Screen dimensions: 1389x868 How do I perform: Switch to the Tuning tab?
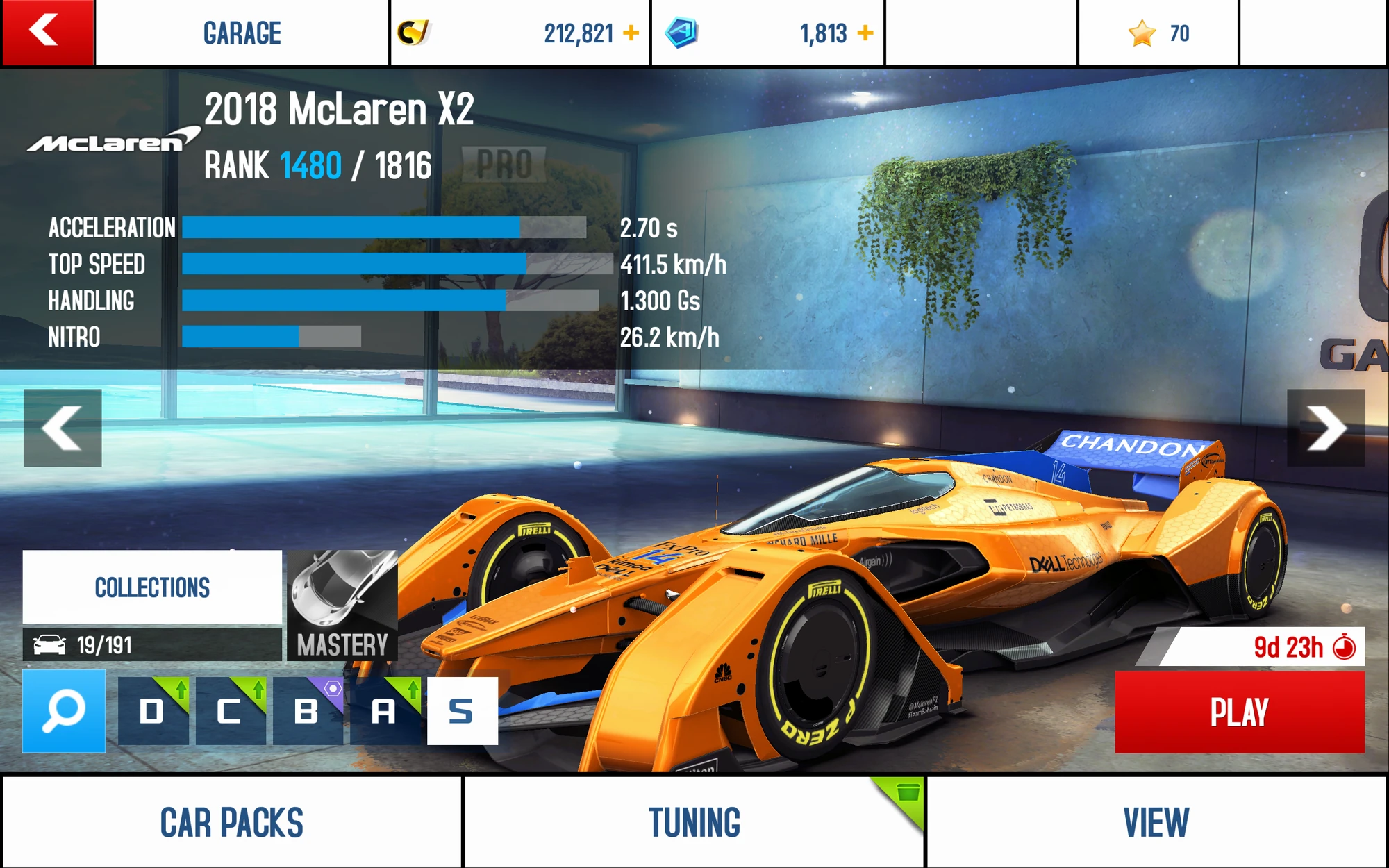point(694,821)
